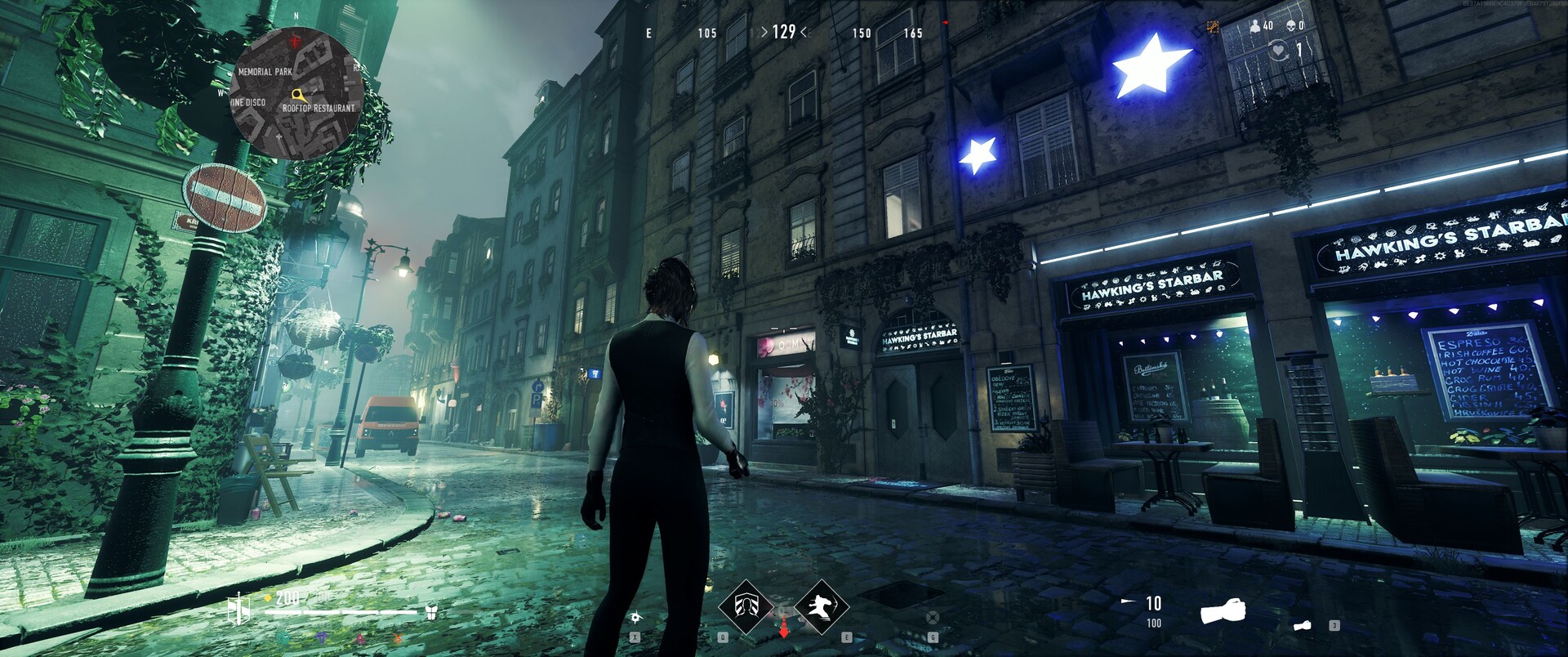Select the large fist melee weapon
Viewport: 1568px width, 657px height.
click(1223, 610)
